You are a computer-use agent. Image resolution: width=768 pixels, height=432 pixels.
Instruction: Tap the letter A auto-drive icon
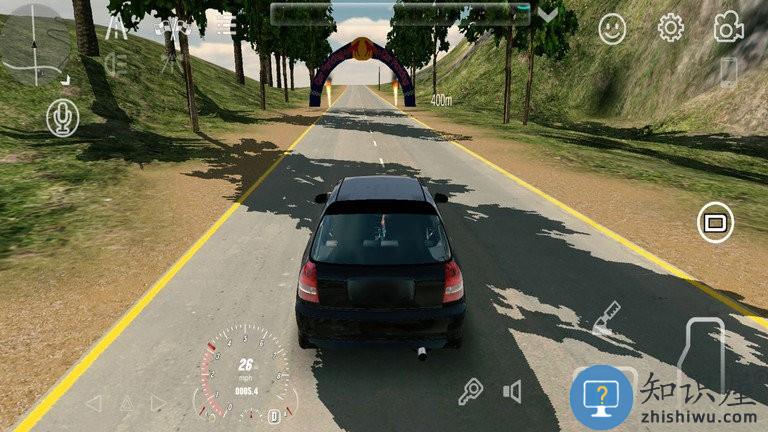(x=116, y=27)
